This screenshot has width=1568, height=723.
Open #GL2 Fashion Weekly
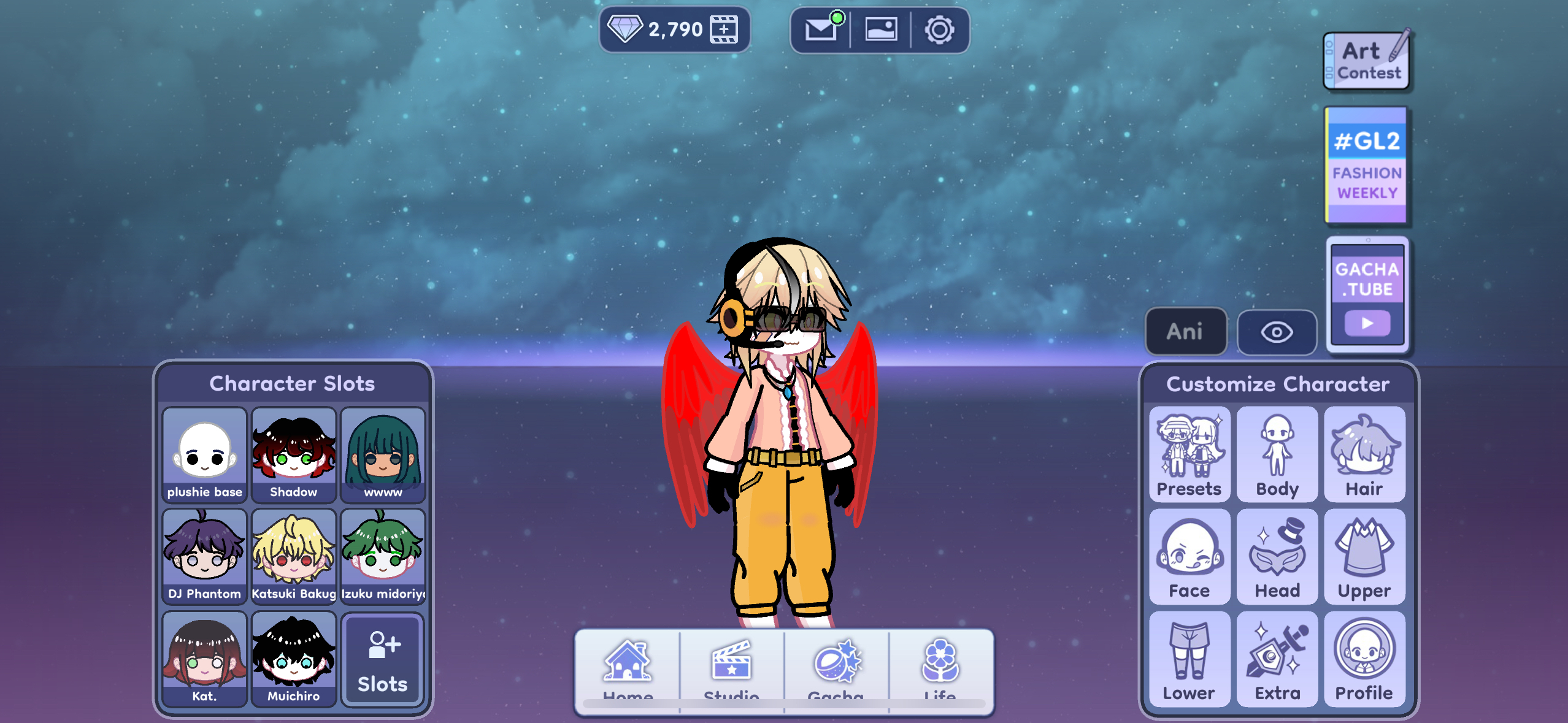point(1366,165)
